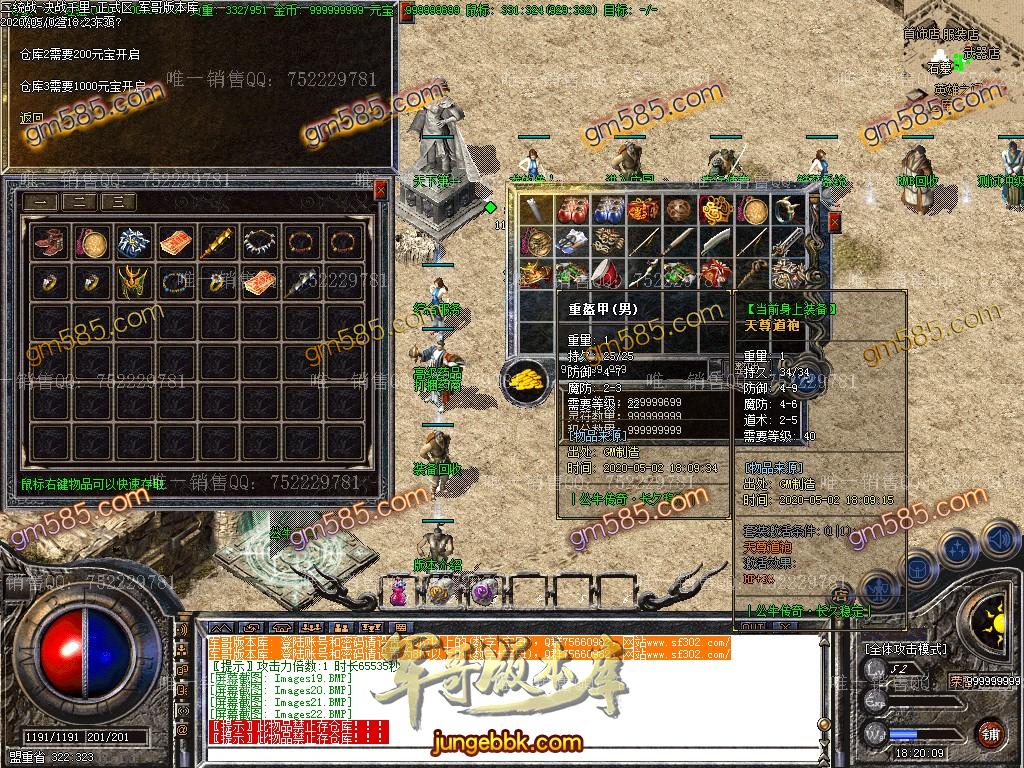Open the 铺 shop button

click(x=990, y=735)
